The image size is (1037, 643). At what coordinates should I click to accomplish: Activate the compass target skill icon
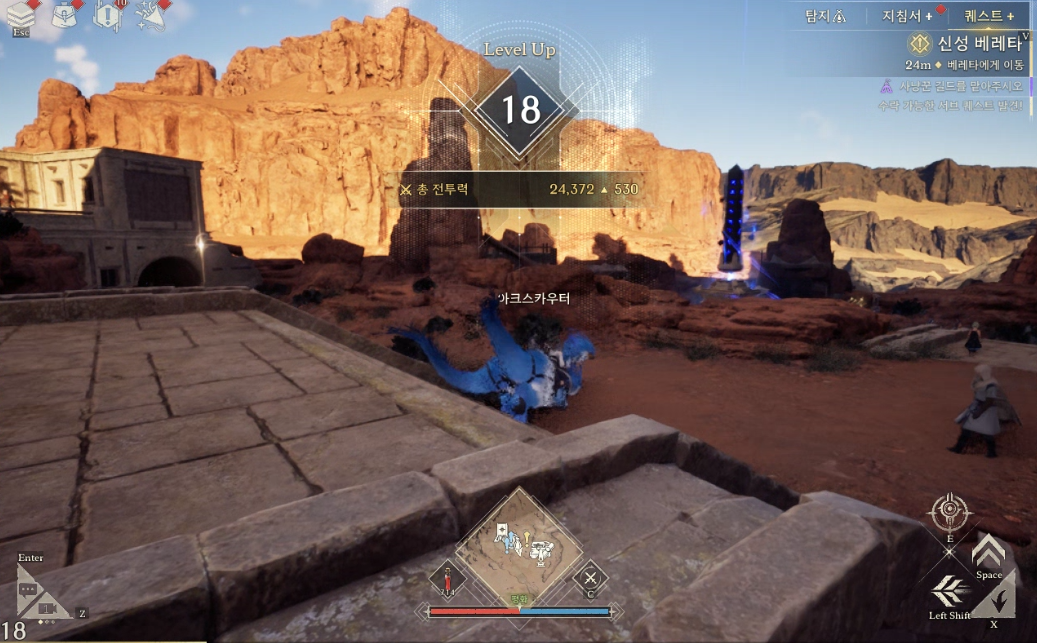tap(948, 514)
